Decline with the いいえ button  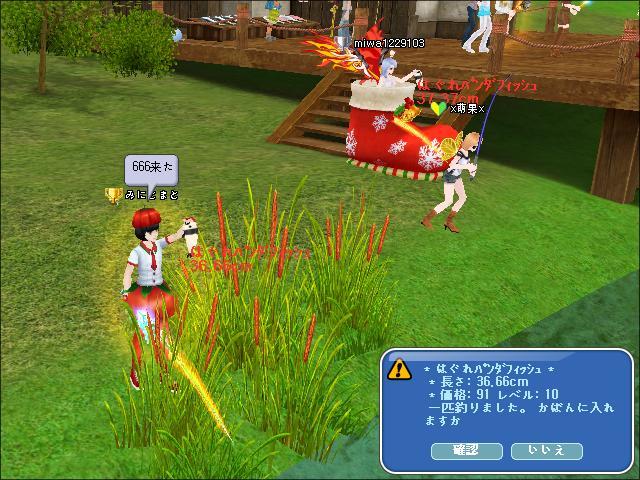pyautogui.click(x=546, y=451)
